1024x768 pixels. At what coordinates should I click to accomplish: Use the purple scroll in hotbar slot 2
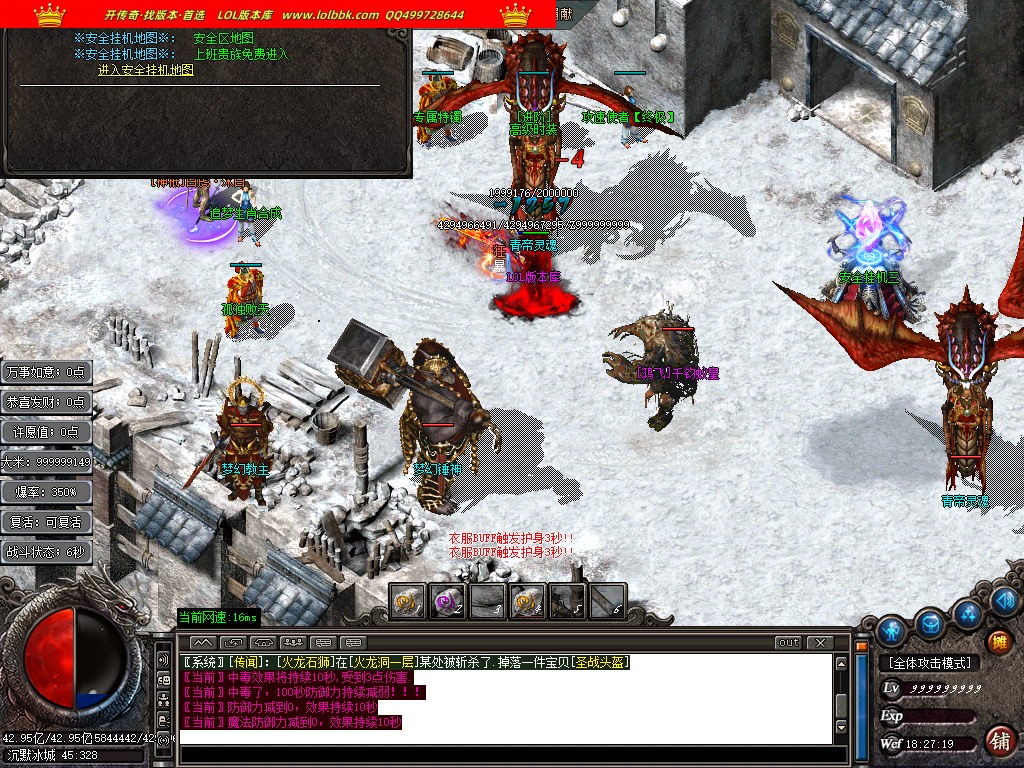[446, 600]
